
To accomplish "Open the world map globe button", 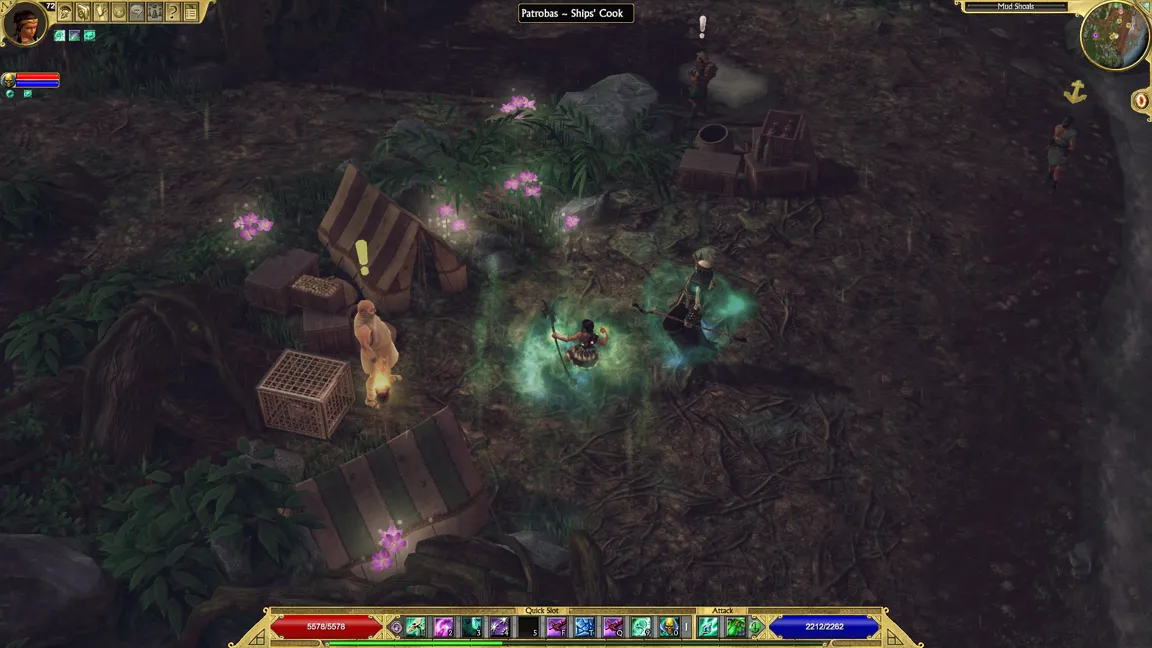I will pos(119,12).
